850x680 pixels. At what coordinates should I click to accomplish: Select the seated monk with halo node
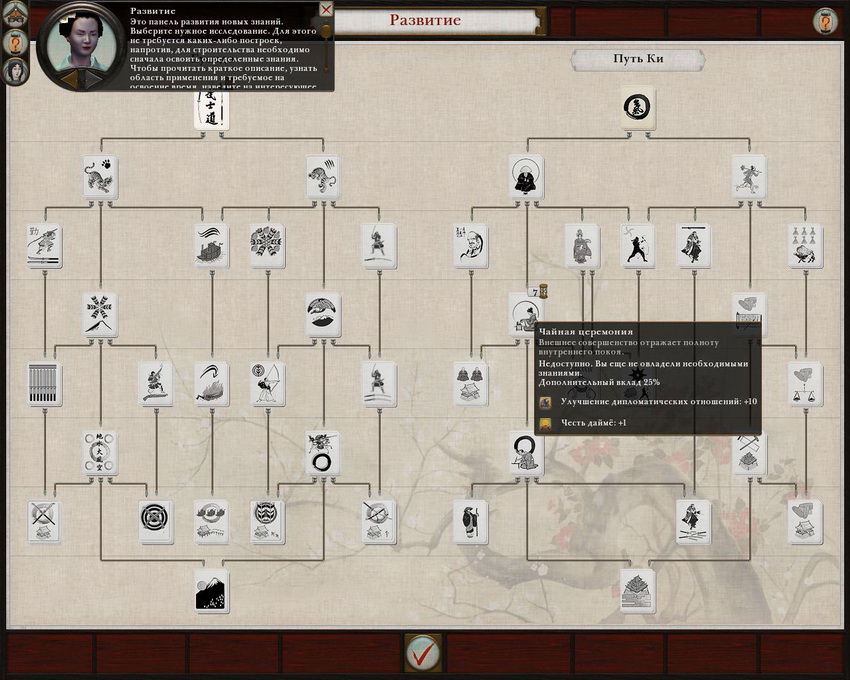[526, 177]
